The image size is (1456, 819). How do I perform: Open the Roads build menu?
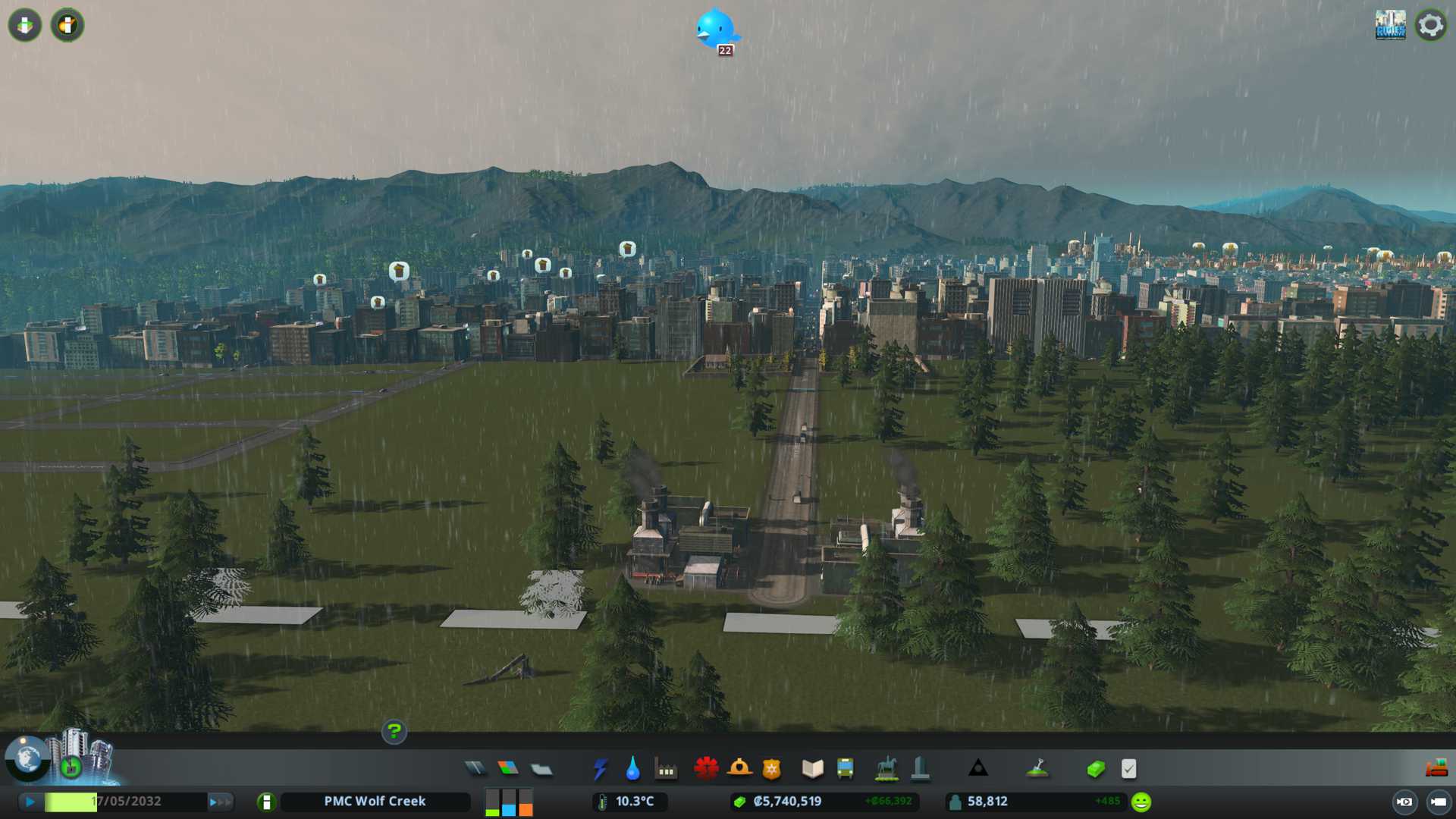pyautogui.click(x=475, y=769)
